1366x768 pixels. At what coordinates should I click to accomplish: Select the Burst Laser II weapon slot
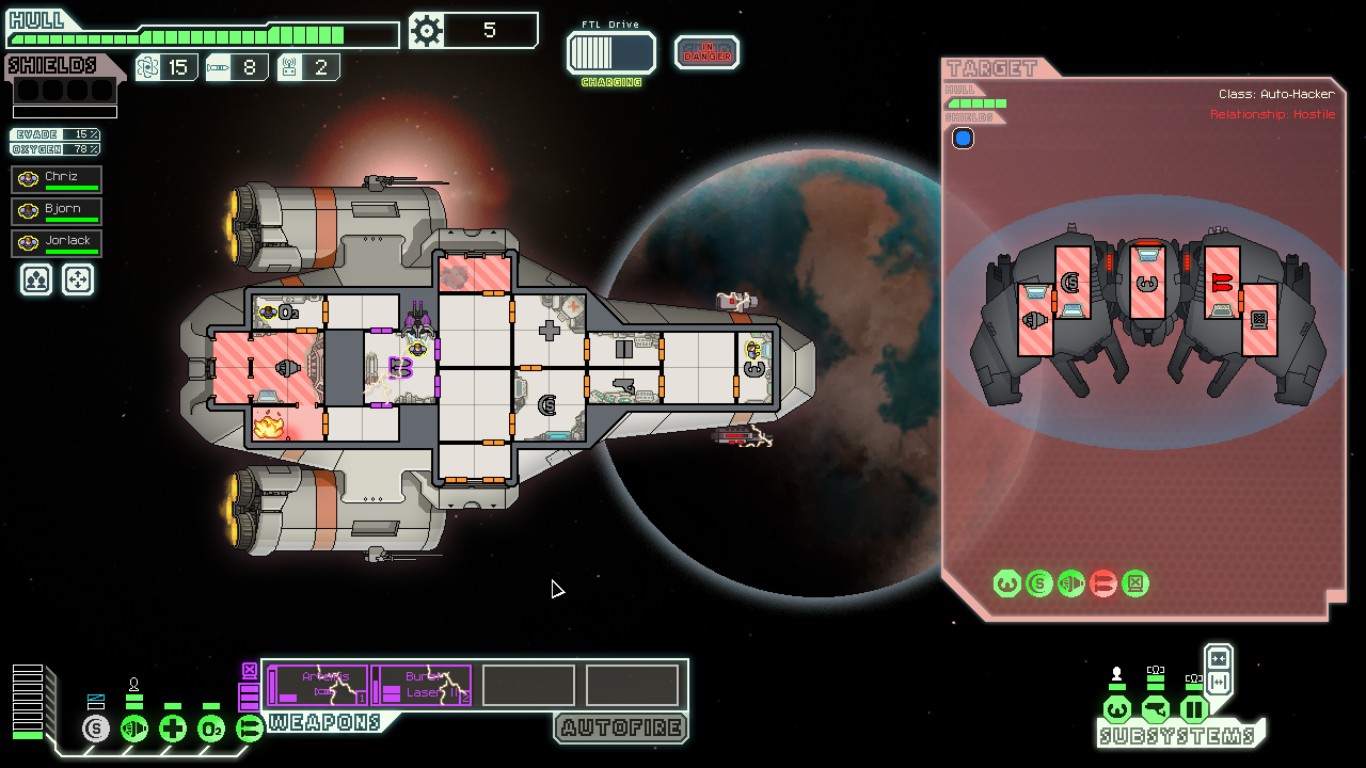point(422,685)
